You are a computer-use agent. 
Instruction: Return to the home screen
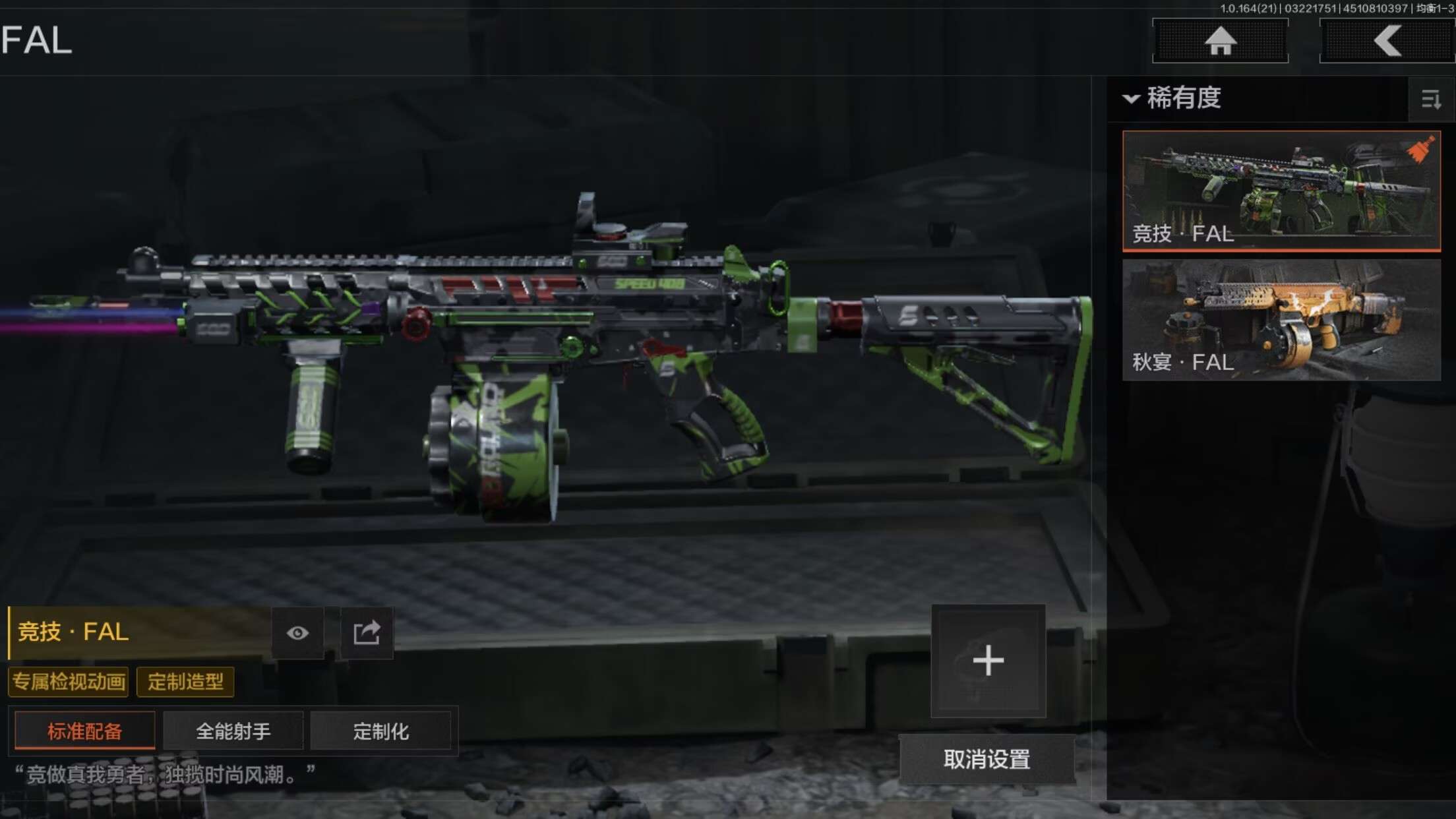click(x=1220, y=41)
